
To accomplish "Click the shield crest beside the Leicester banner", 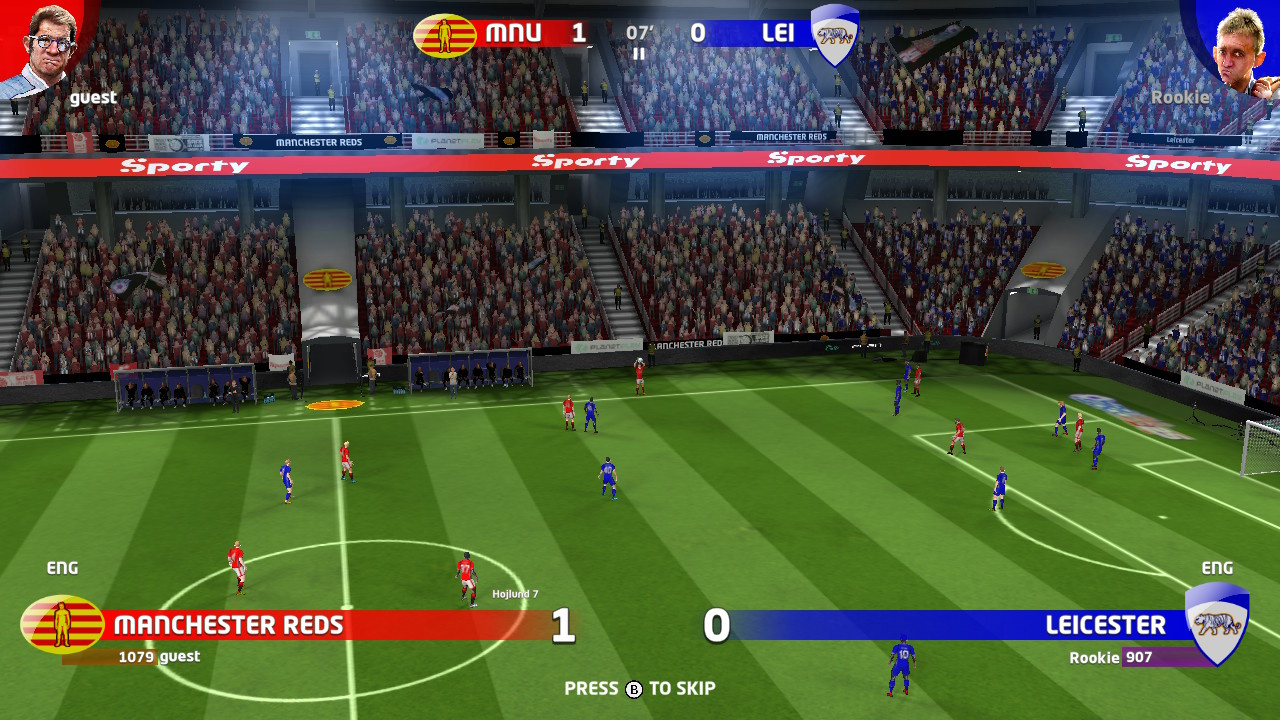I will point(1217,625).
